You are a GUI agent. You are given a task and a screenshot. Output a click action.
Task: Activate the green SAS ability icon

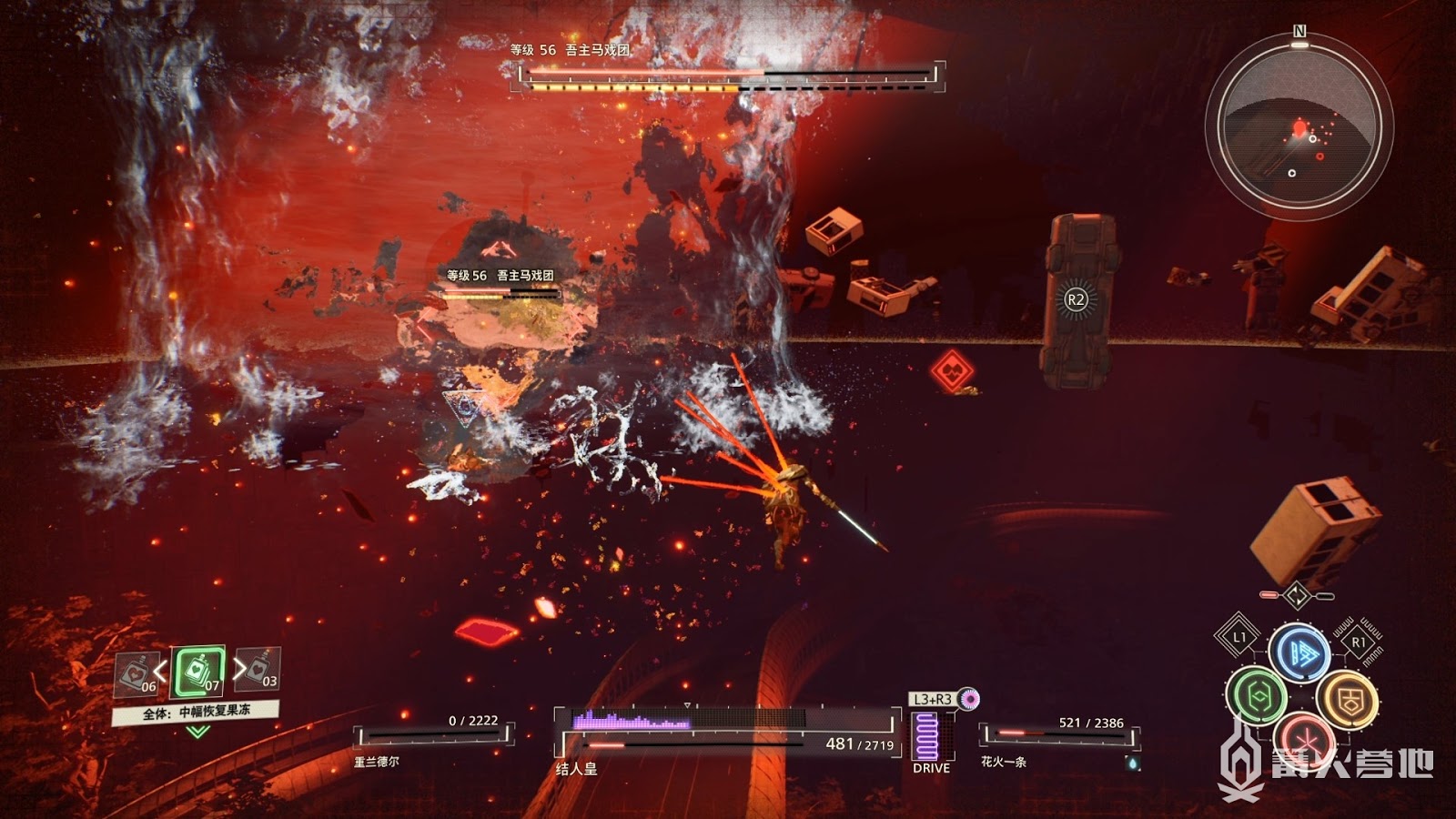pos(1256,697)
